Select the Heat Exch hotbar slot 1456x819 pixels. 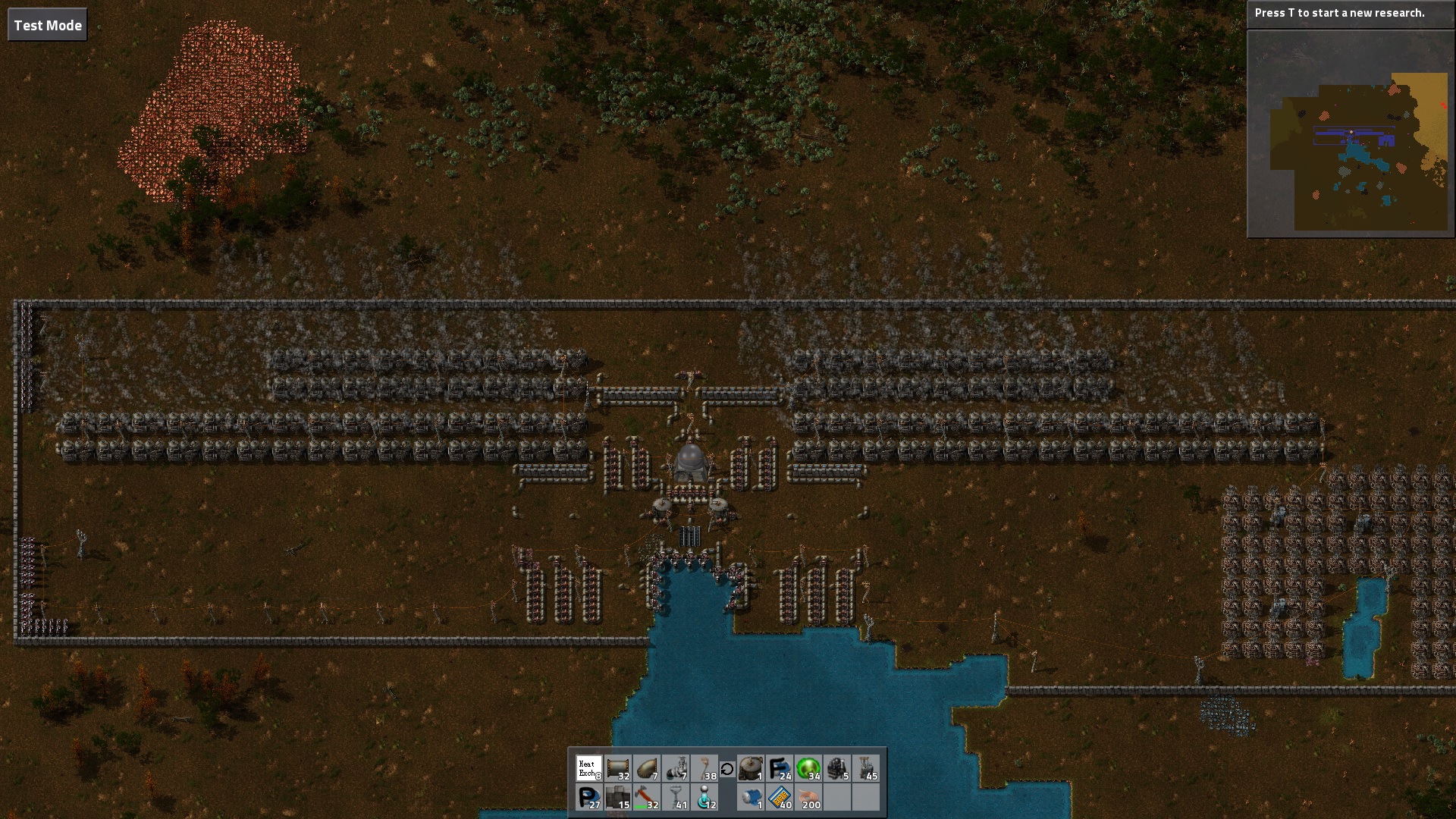tap(588, 769)
